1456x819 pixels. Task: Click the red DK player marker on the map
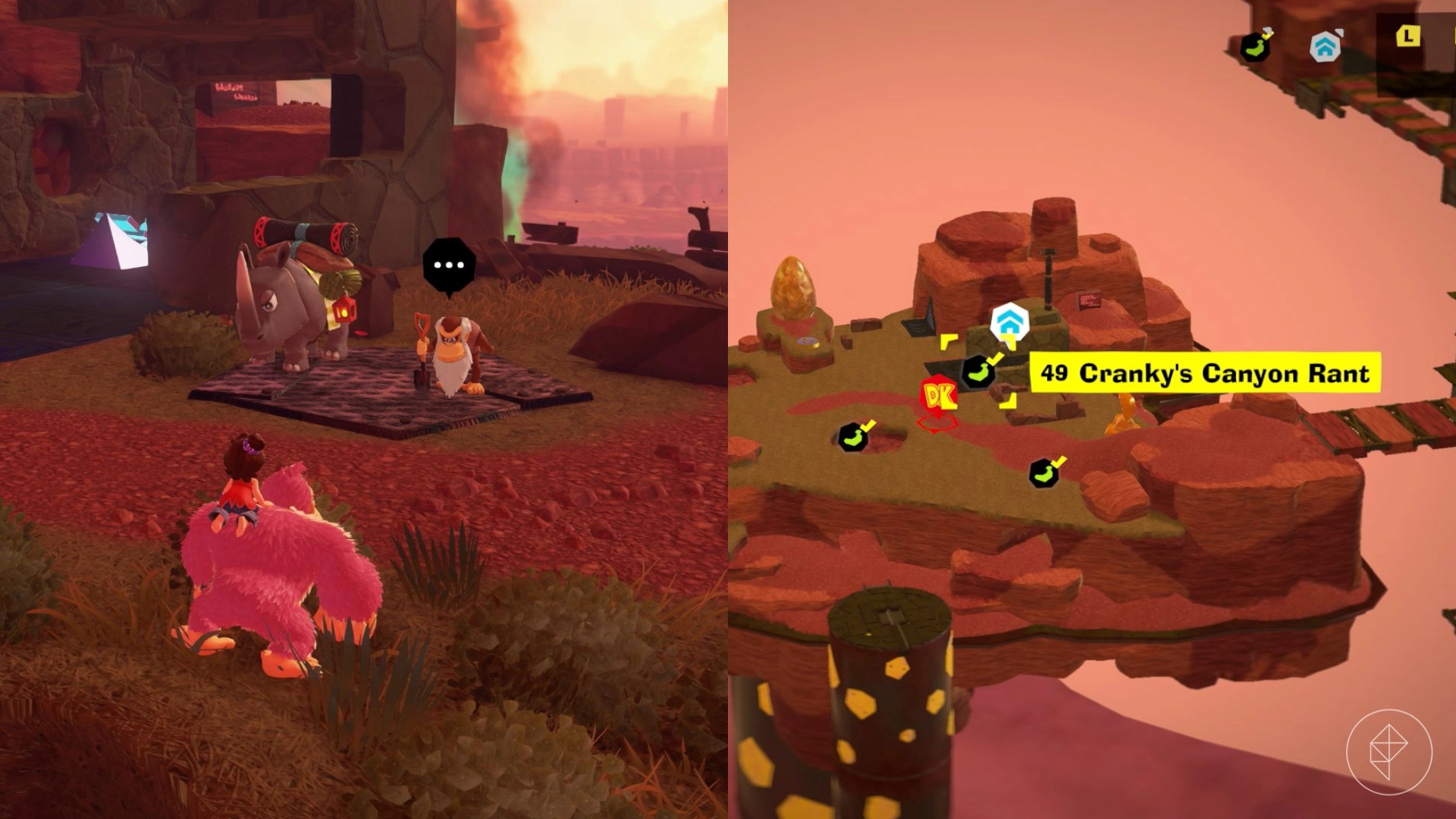click(x=939, y=396)
